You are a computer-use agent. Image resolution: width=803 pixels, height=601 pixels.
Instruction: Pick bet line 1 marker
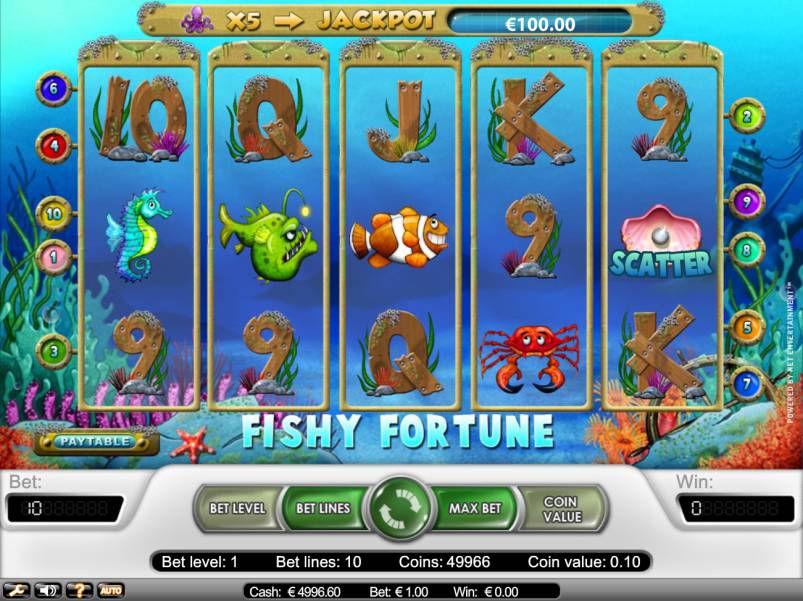pyautogui.click(x=53, y=256)
